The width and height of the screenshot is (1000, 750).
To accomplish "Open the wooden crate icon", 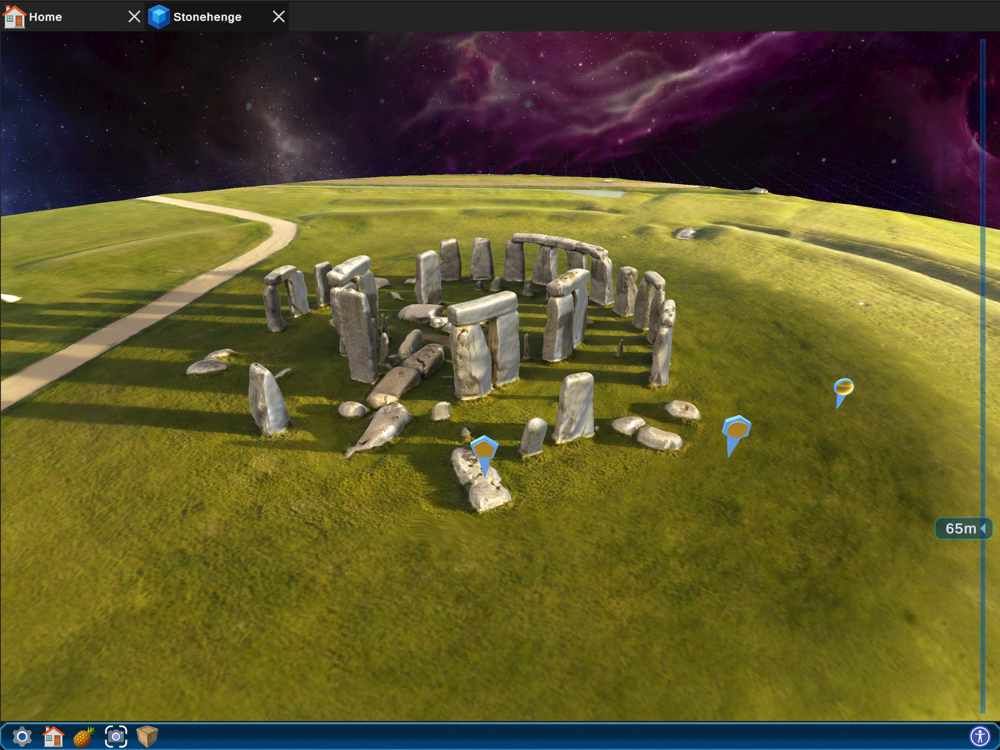I will (148, 737).
